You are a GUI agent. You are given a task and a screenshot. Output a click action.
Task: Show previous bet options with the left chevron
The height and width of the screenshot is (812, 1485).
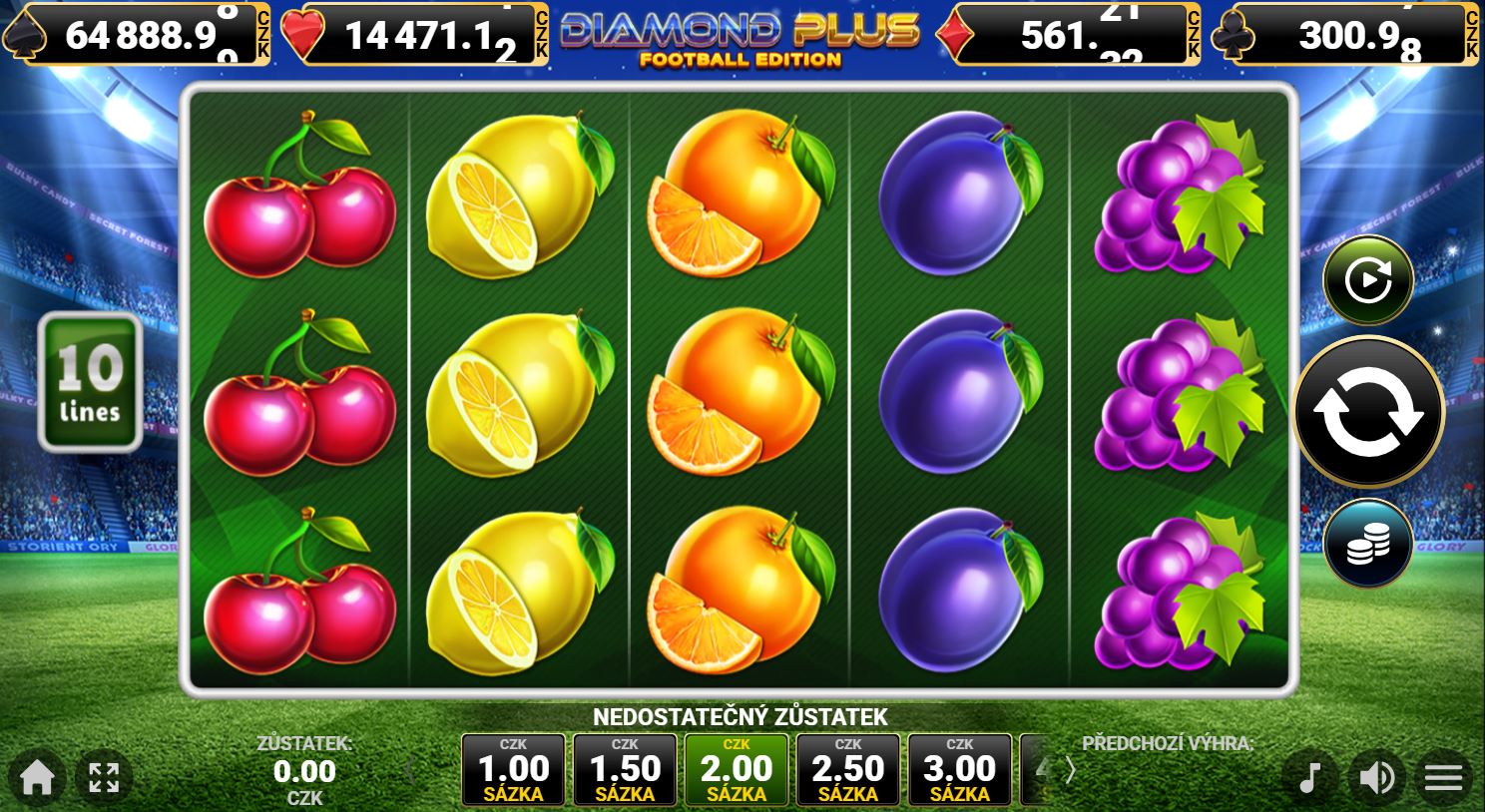[411, 770]
